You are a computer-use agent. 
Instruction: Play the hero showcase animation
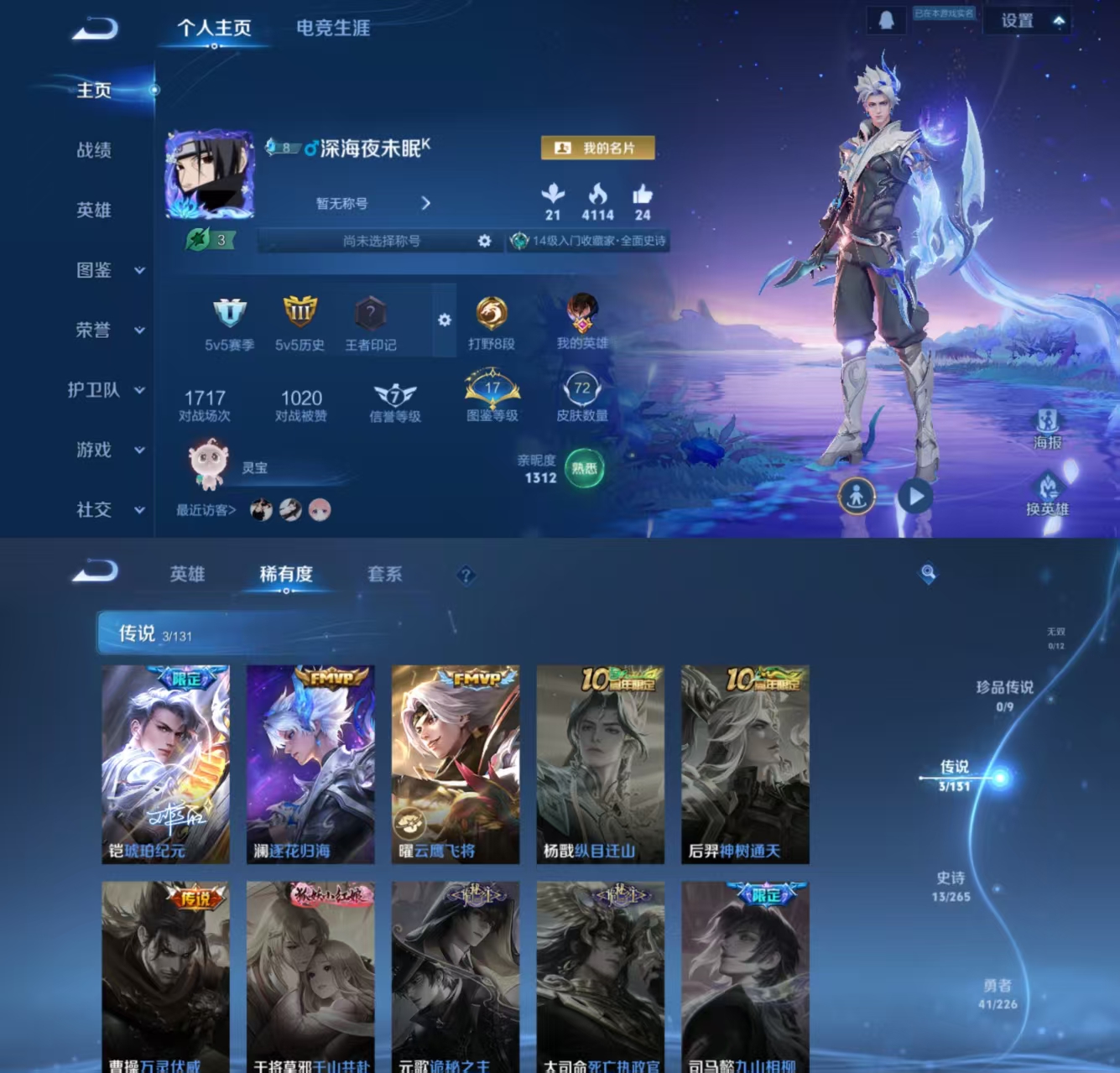(915, 497)
